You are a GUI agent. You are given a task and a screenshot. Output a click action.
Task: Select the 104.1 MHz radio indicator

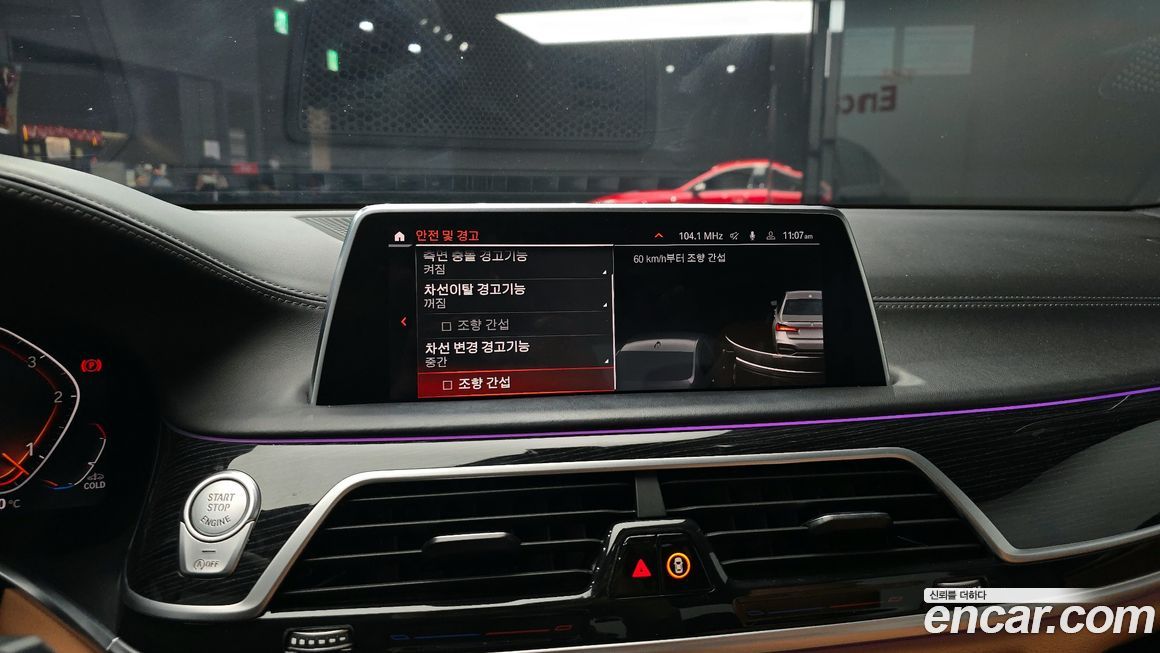(700, 236)
